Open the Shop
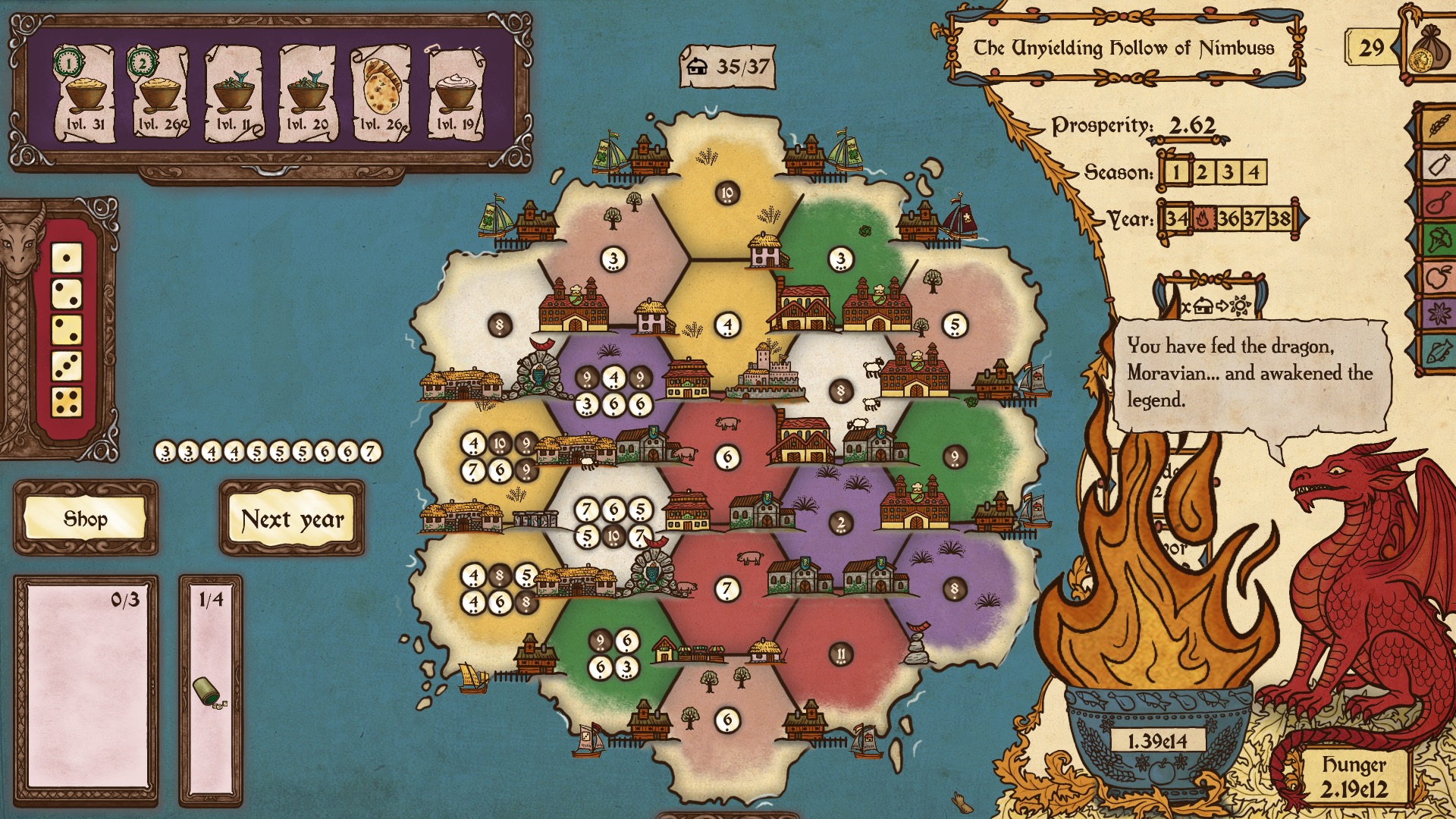 tap(85, 519)
